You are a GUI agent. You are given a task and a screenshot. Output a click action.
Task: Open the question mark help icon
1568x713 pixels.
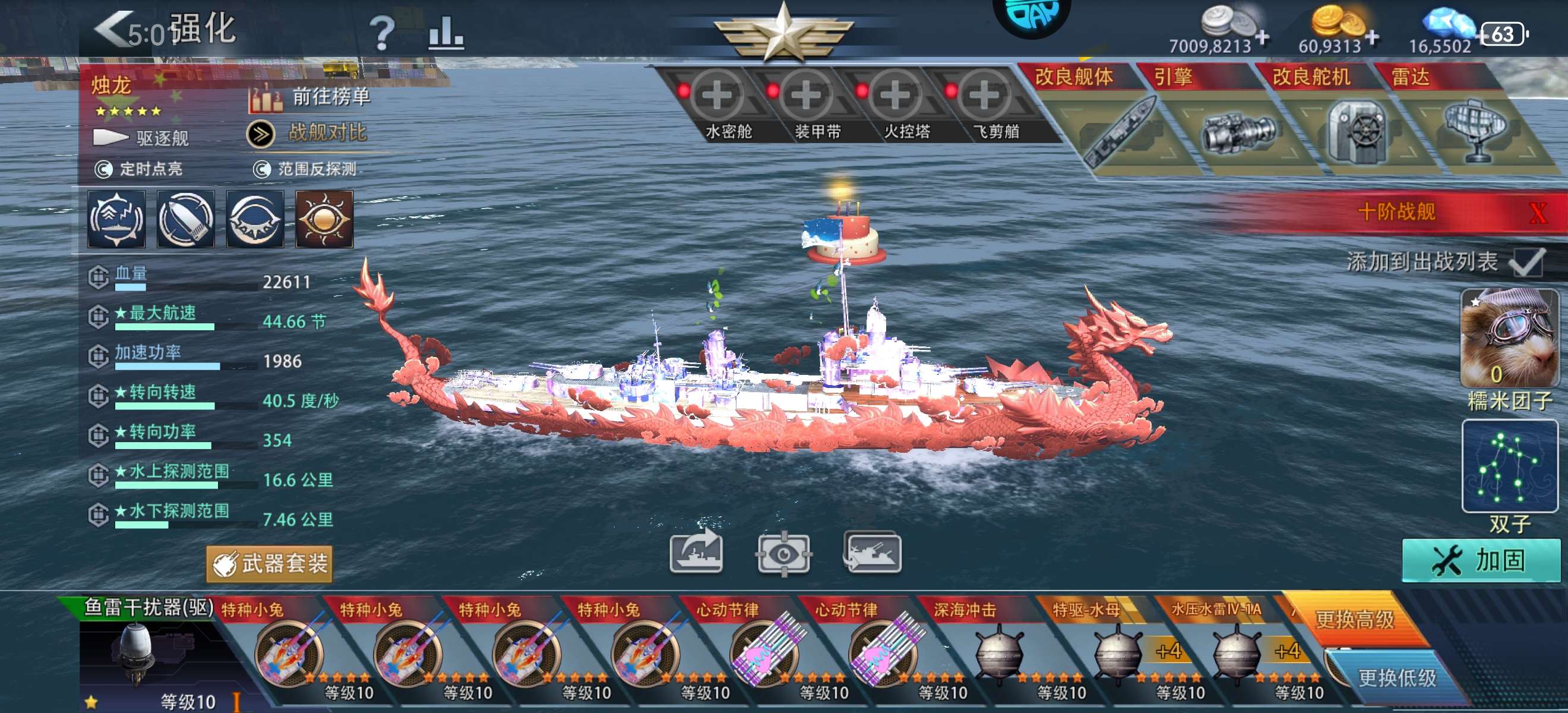coord(382,33)
